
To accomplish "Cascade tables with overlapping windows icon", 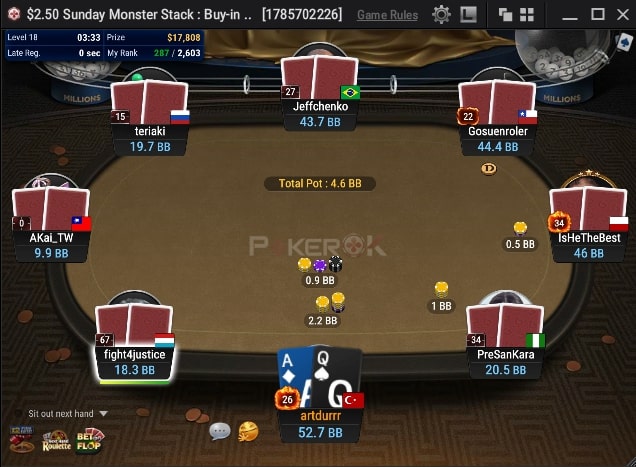I will pyautogui.click(x=506, y=15).
